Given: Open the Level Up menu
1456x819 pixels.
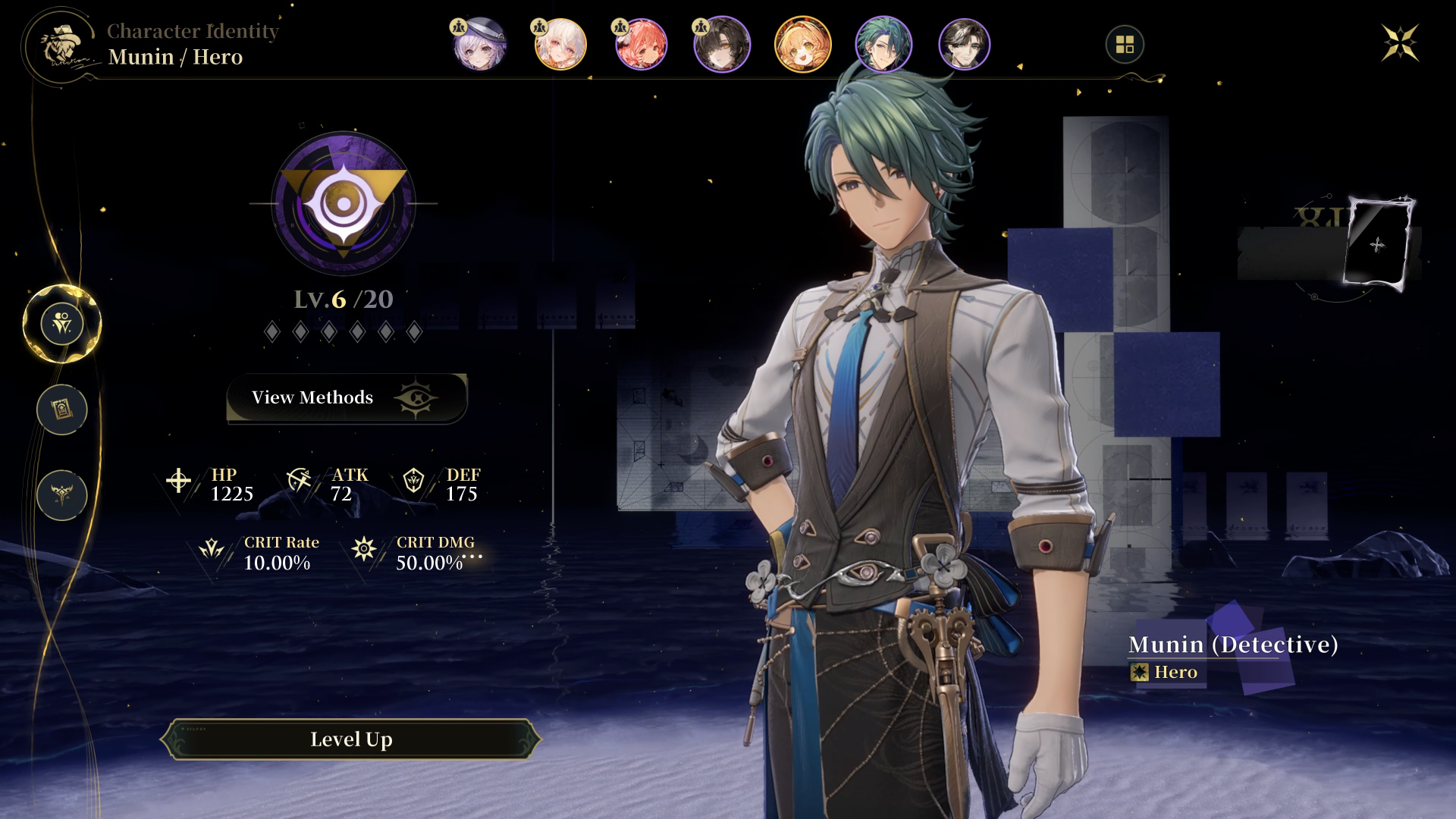Looking at the screenshot, I should pyautogui.click(x=350, y=739).
